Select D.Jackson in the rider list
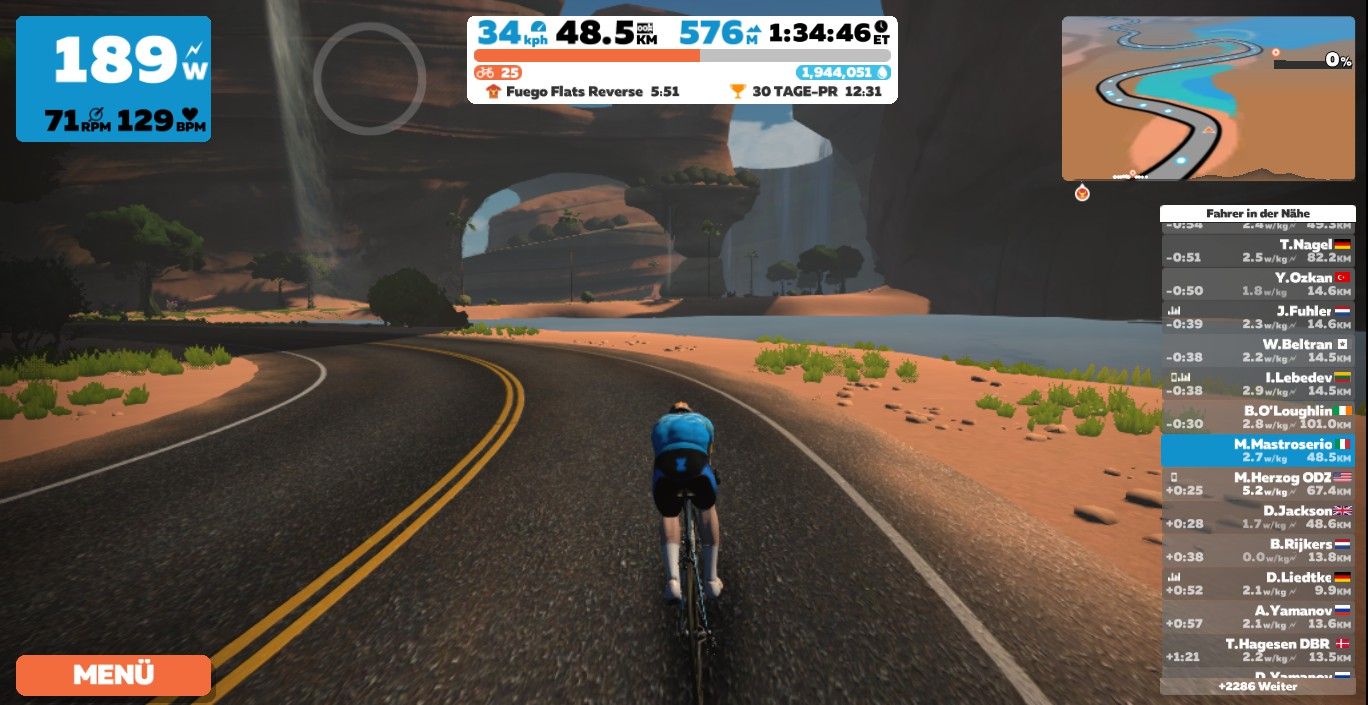The height and width of the screenshot is (705, 1368). coord(1257,517)
